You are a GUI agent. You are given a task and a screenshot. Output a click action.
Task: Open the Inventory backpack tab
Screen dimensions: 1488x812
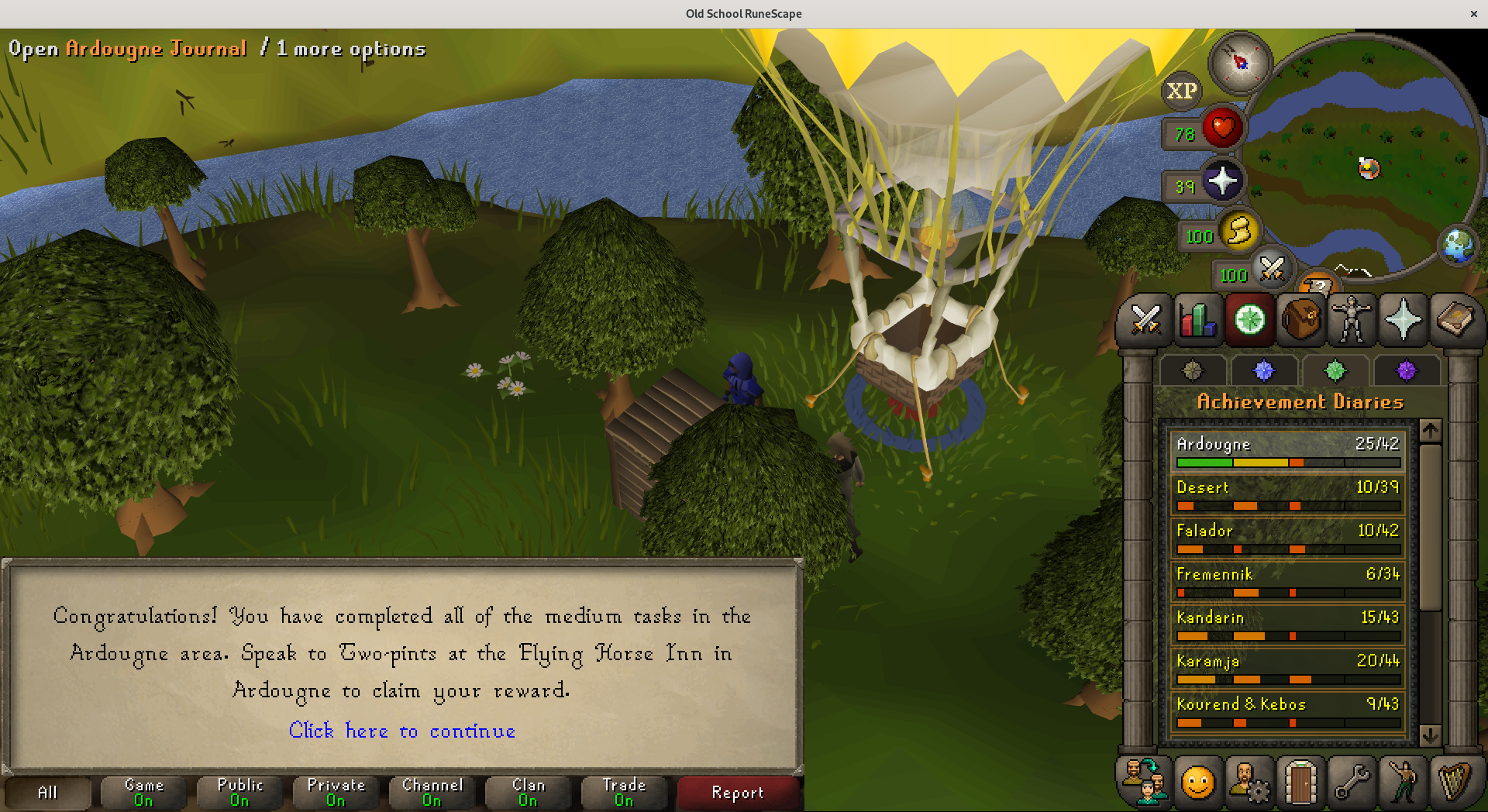(1301, 319)
